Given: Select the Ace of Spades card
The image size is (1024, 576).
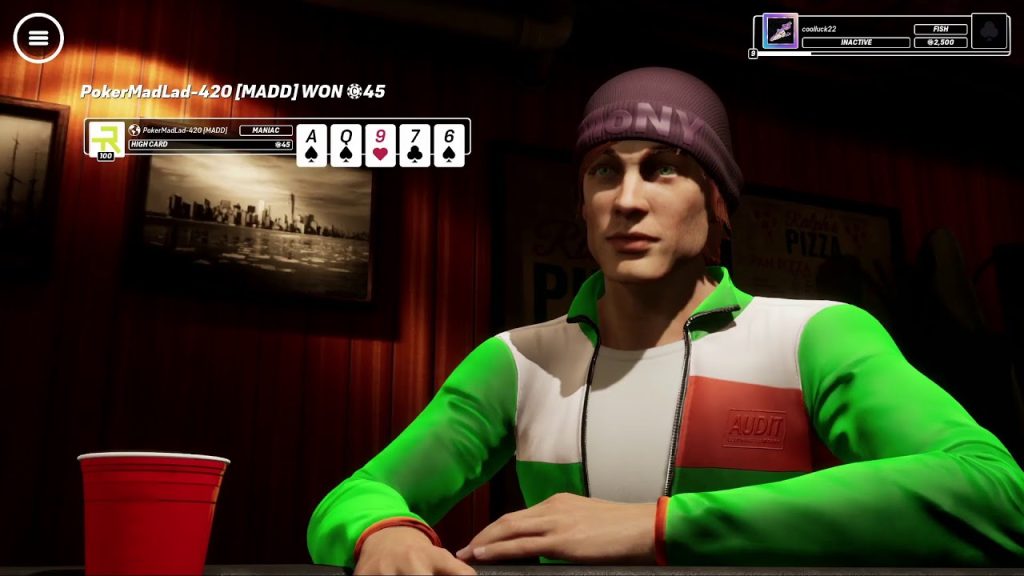Looking at the screenshot, I should [312, 144].
